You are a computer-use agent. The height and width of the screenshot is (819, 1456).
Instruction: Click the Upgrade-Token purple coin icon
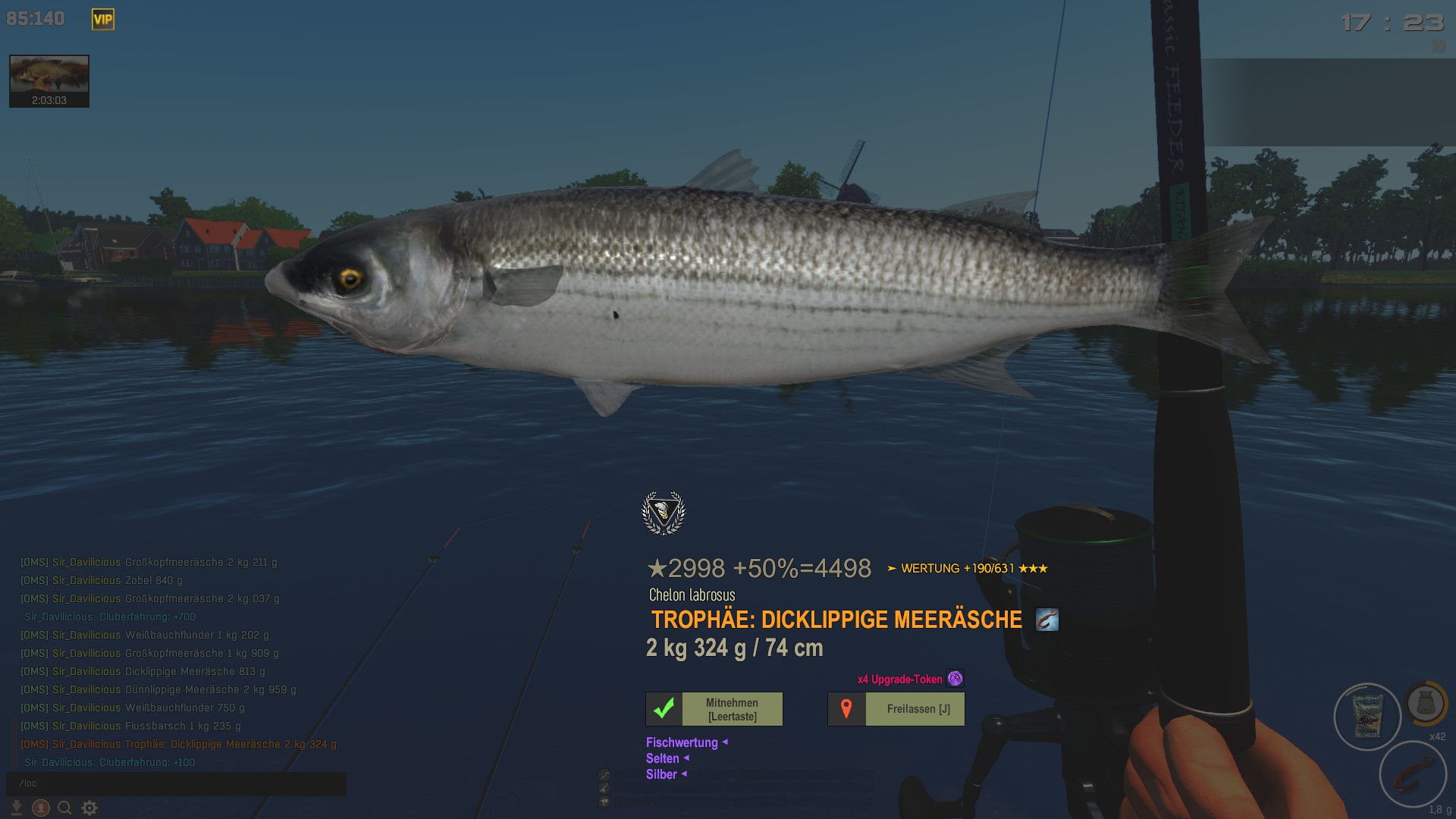click(955, 679)
